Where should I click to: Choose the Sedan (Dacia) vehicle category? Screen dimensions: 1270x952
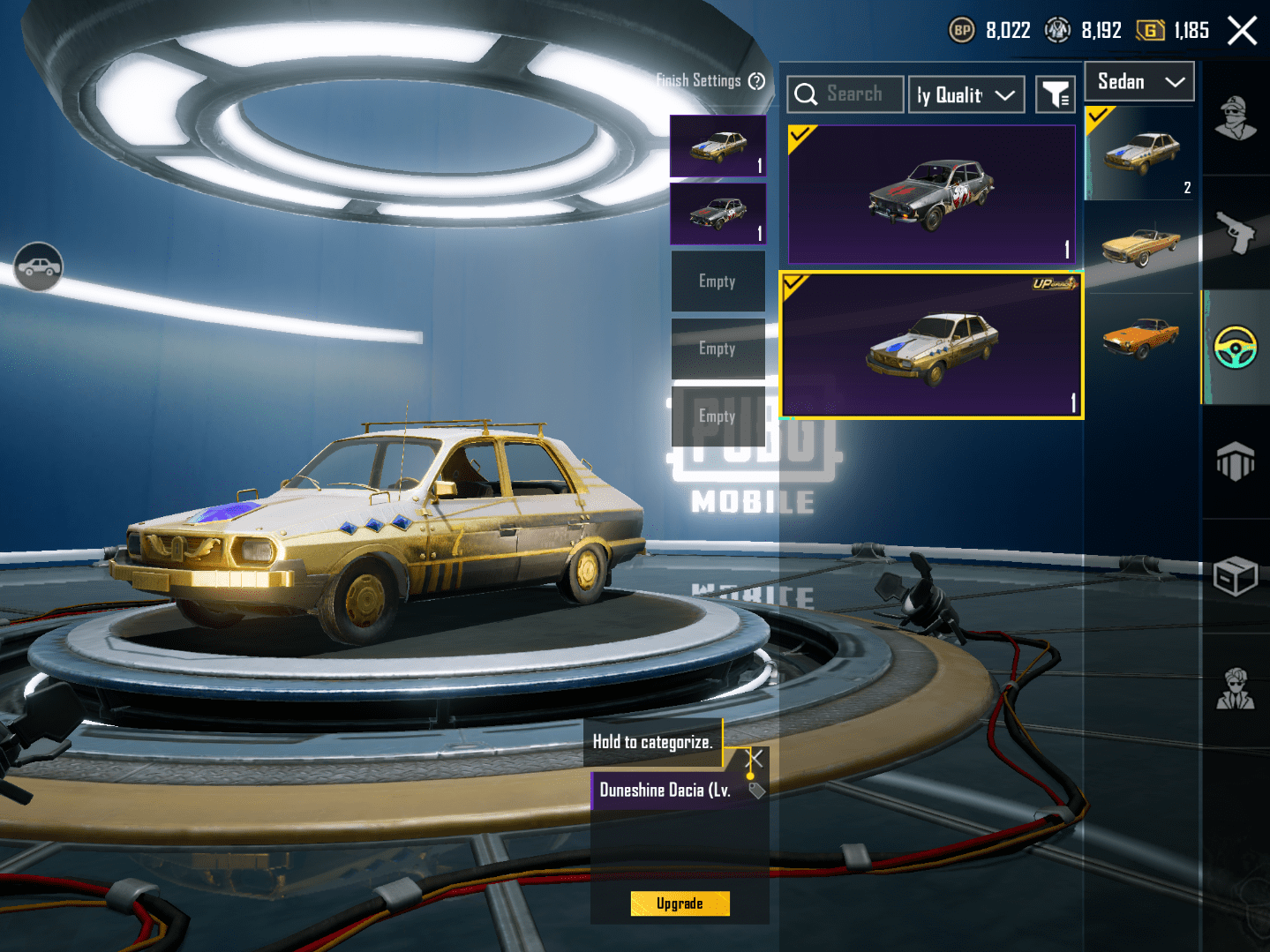1140,154
